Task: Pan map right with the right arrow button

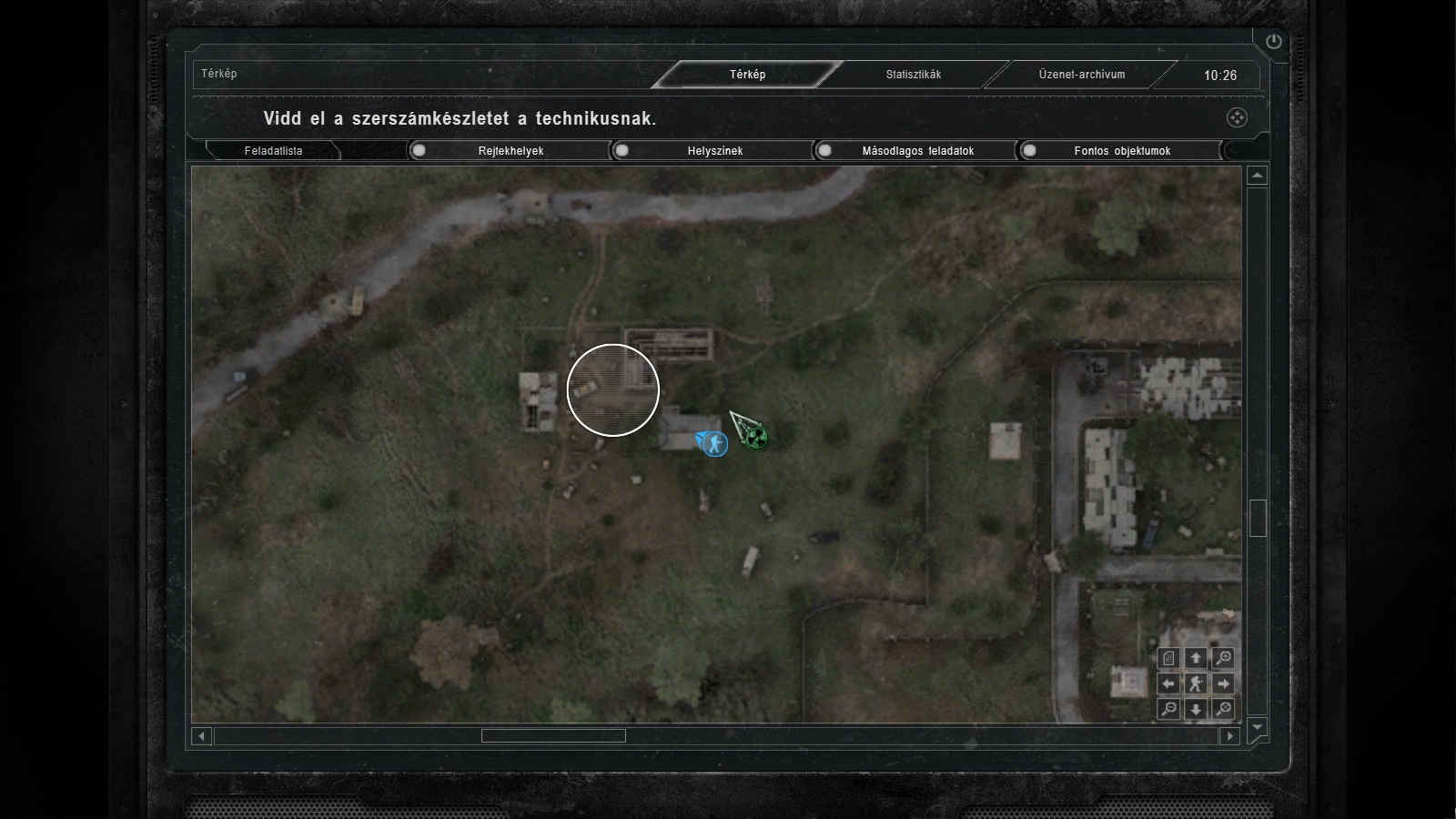Action: tap(1224, 683)
